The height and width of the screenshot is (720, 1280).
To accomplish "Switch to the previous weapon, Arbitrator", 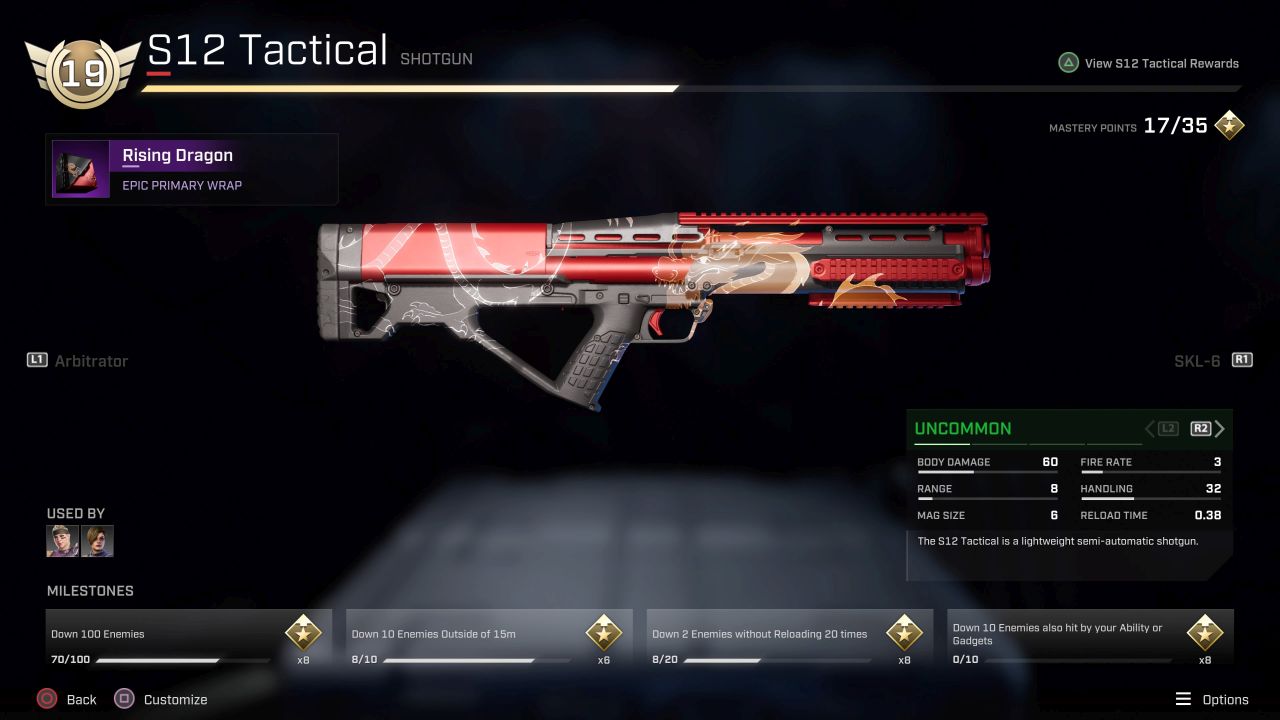I will 78,360.
